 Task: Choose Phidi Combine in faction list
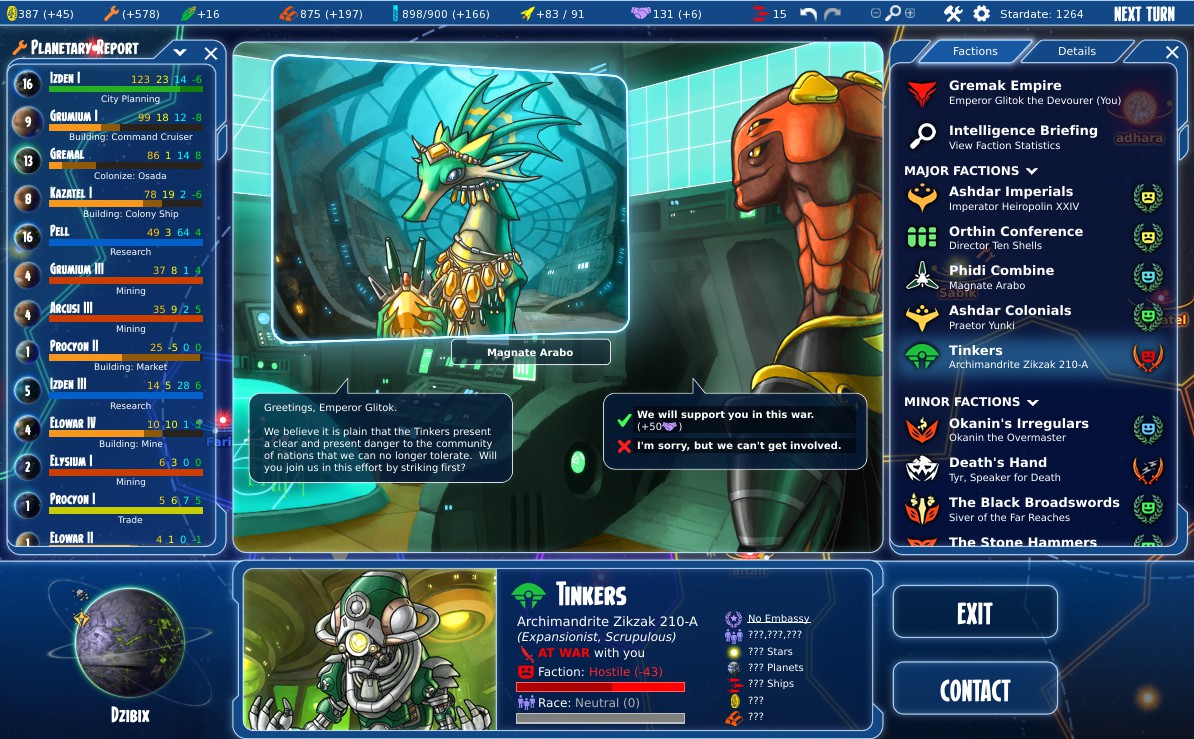pos(1000,277)
